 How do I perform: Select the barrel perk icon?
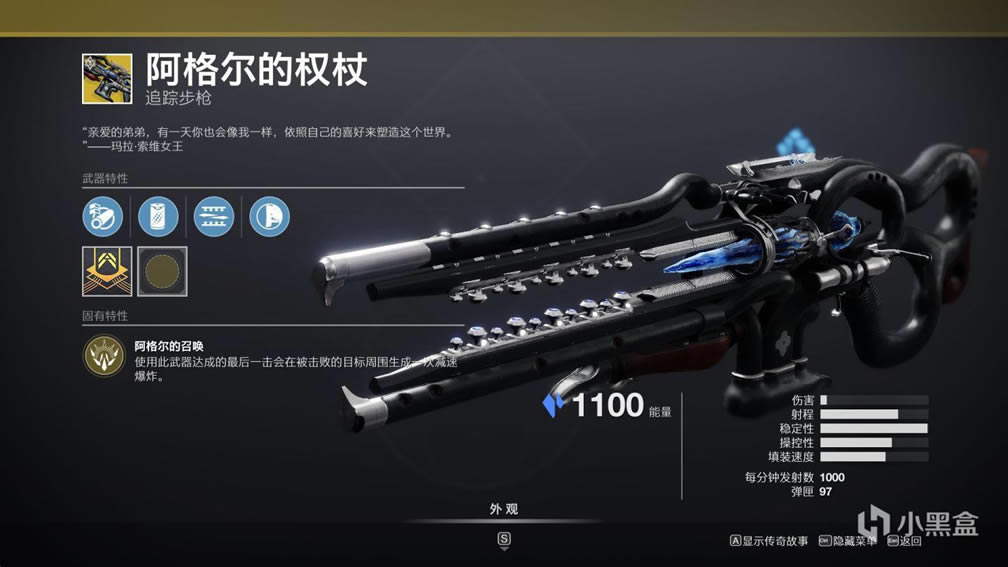coord(103,216)
